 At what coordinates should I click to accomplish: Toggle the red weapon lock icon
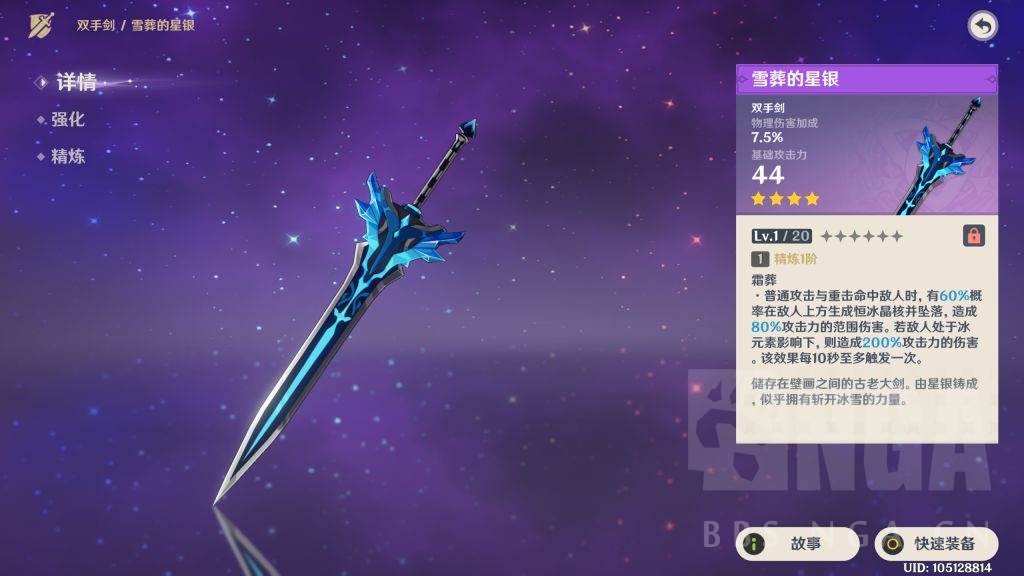pos(973,235)
